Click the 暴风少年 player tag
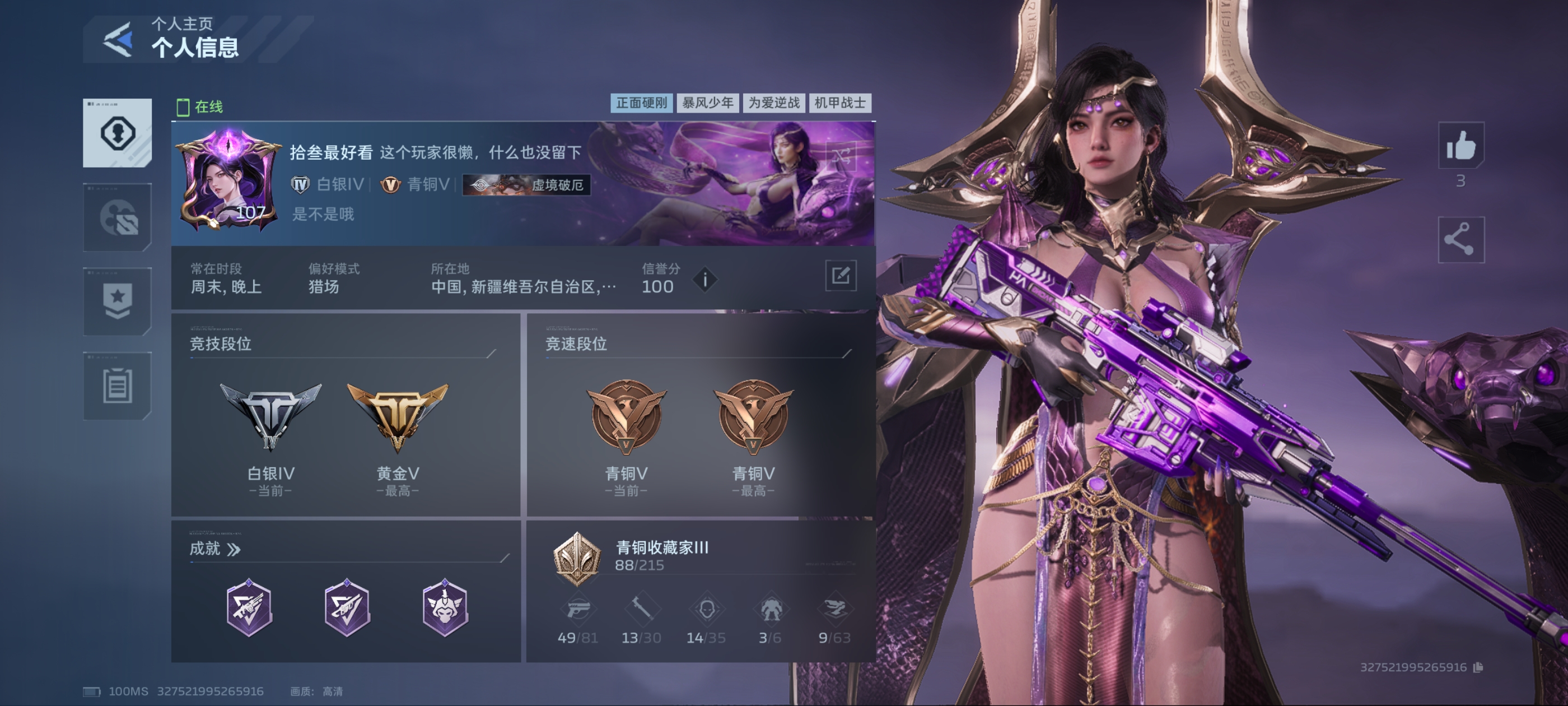1568x706 pixels. [707, 103]
